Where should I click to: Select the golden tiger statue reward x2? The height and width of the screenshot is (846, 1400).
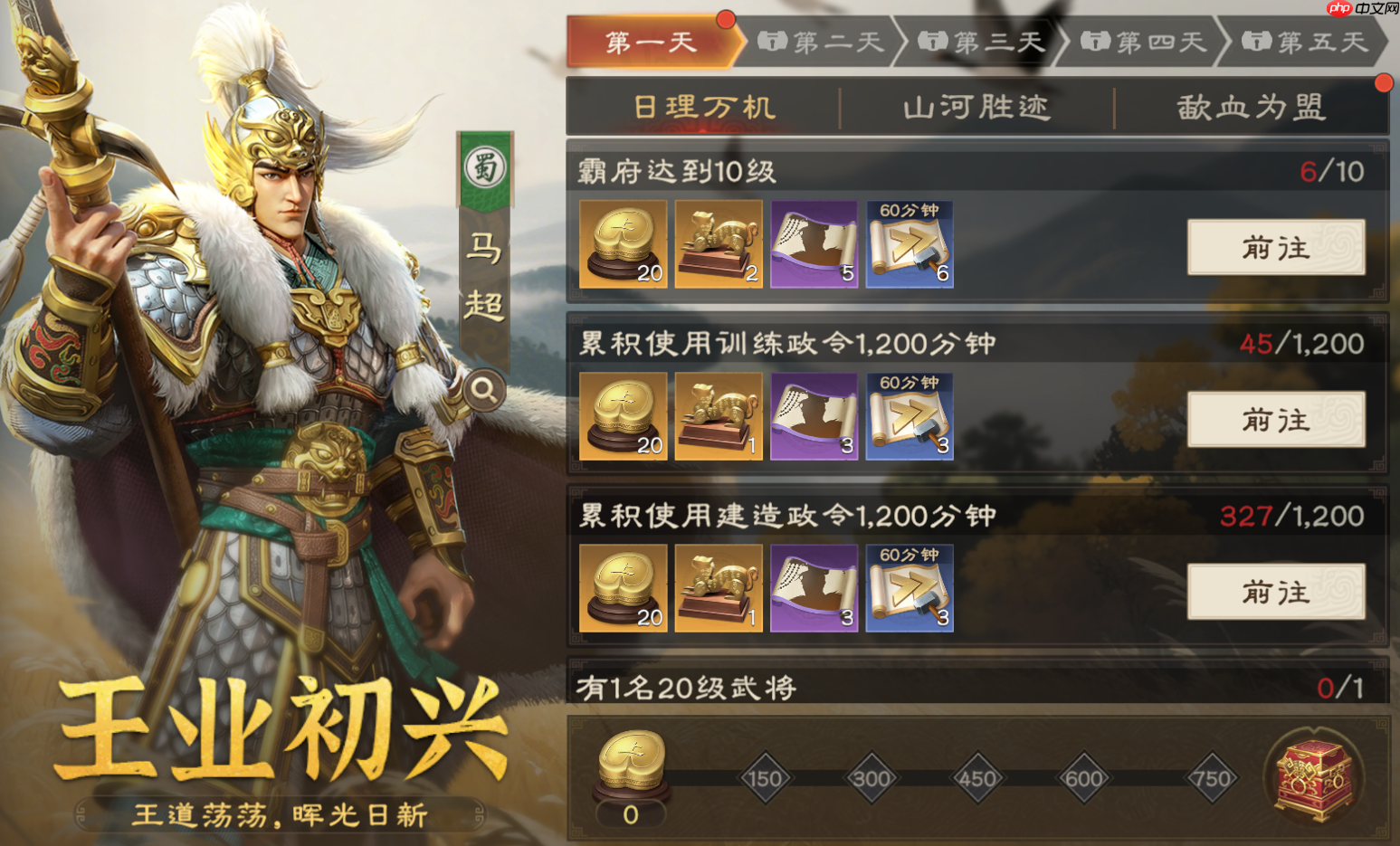click(x=718, y=242)
